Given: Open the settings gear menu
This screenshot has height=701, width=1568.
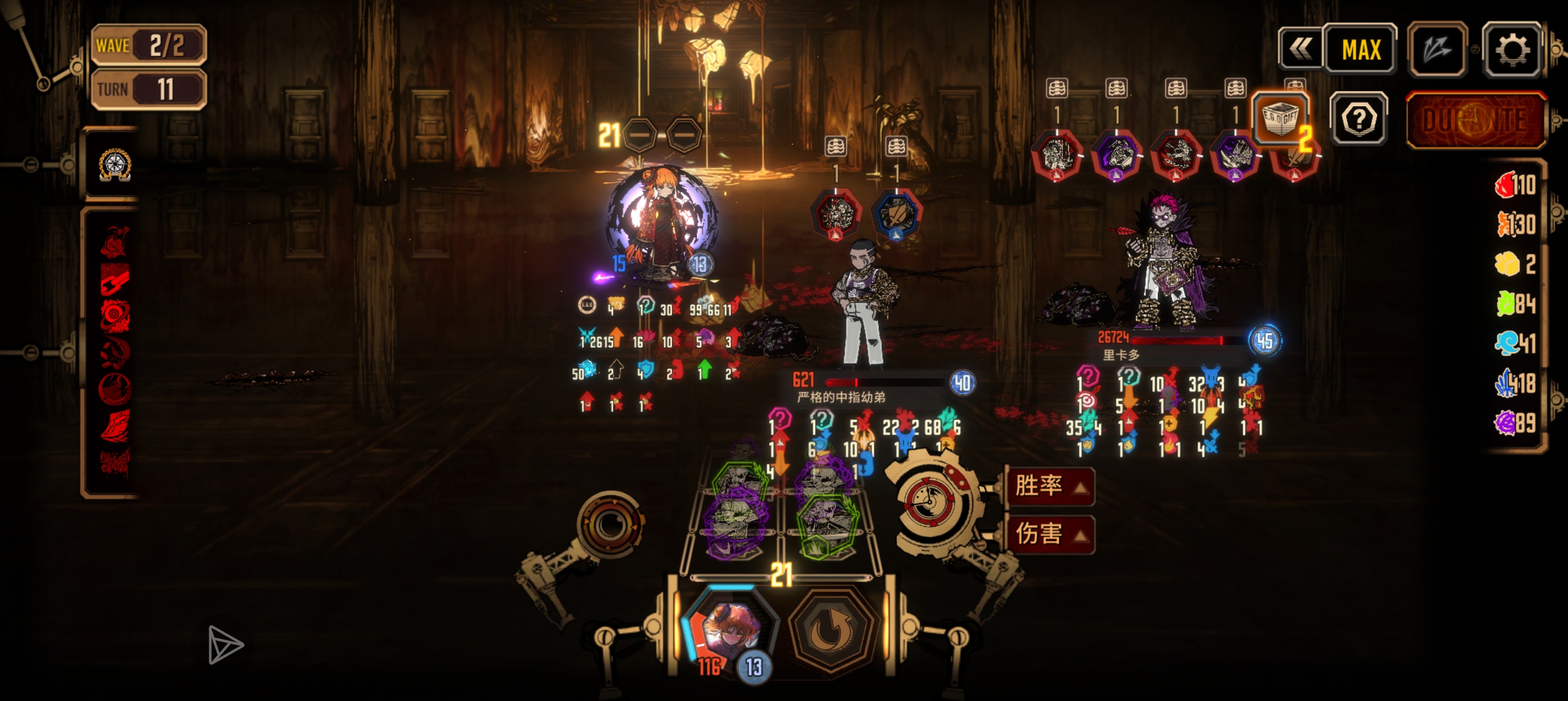Looking at the screenshot, I should click(1513, 49).
